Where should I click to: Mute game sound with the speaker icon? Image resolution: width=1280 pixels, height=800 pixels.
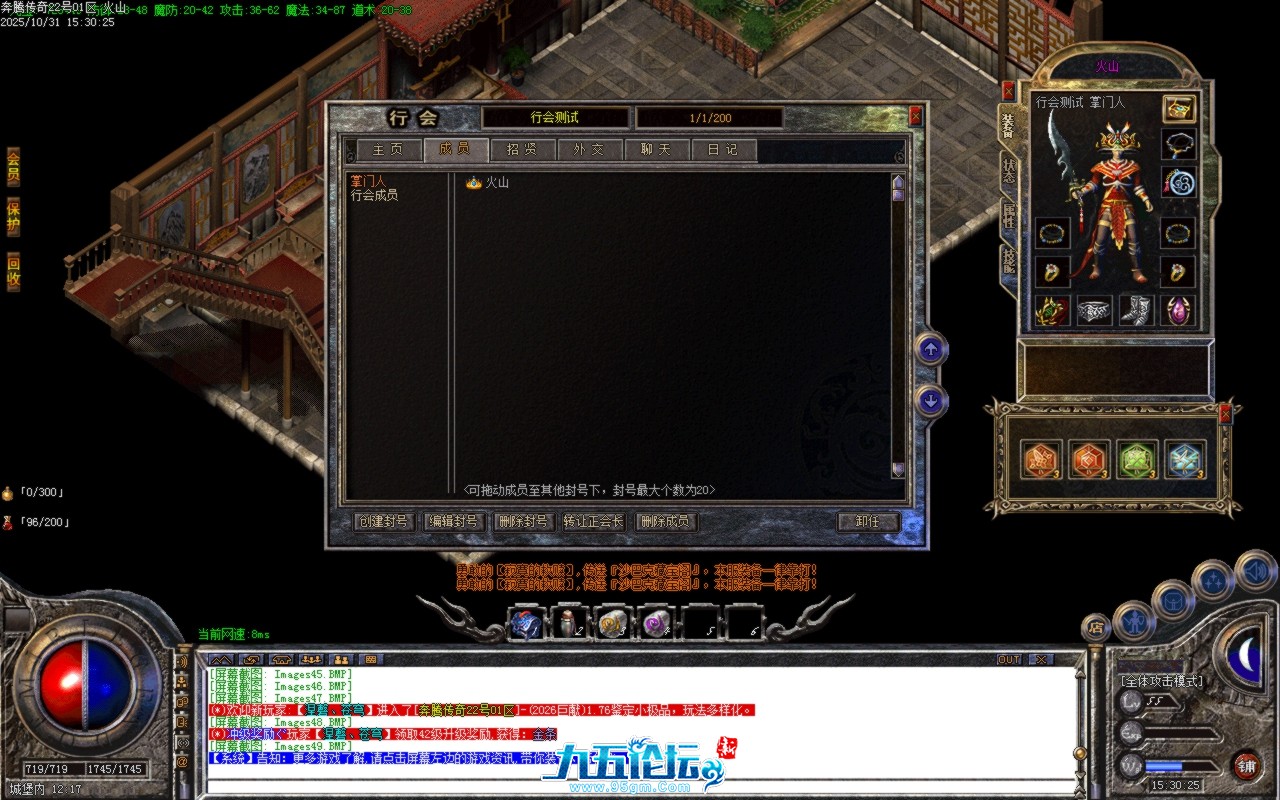pyautogui.click(x=1256, y=571)
